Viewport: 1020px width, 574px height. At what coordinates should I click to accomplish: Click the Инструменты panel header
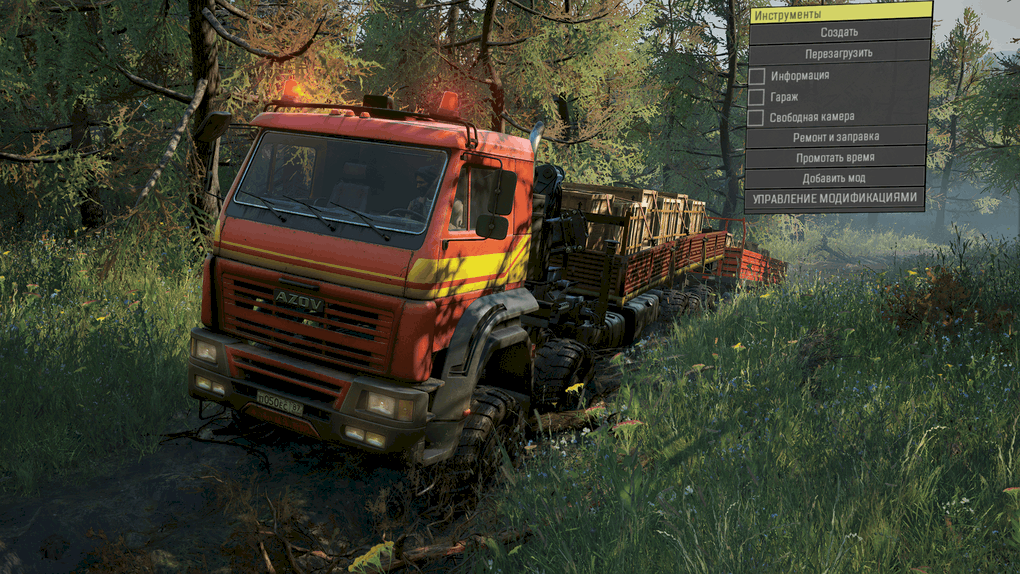point(838,13)
